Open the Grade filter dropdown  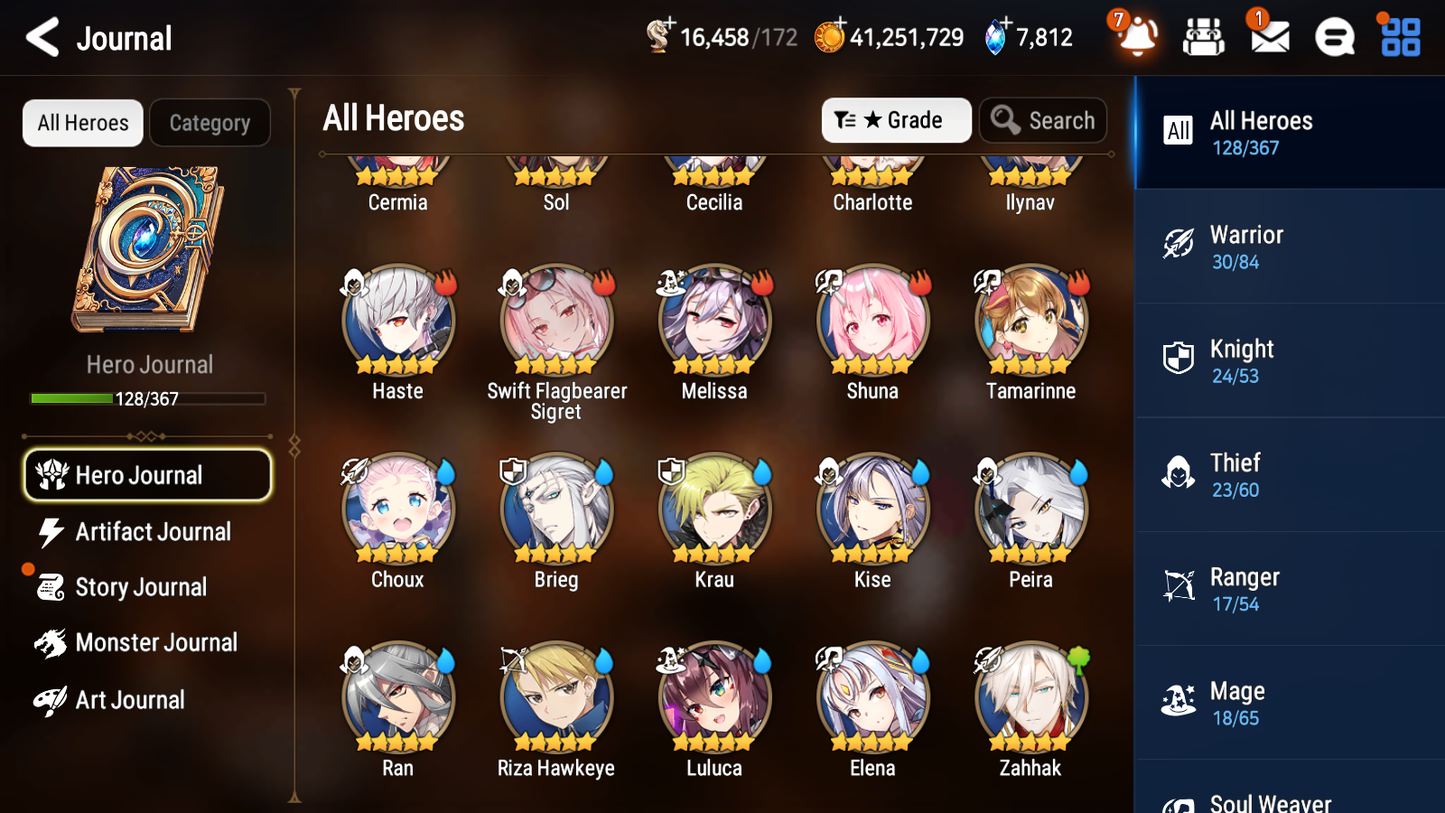(895, 120)
